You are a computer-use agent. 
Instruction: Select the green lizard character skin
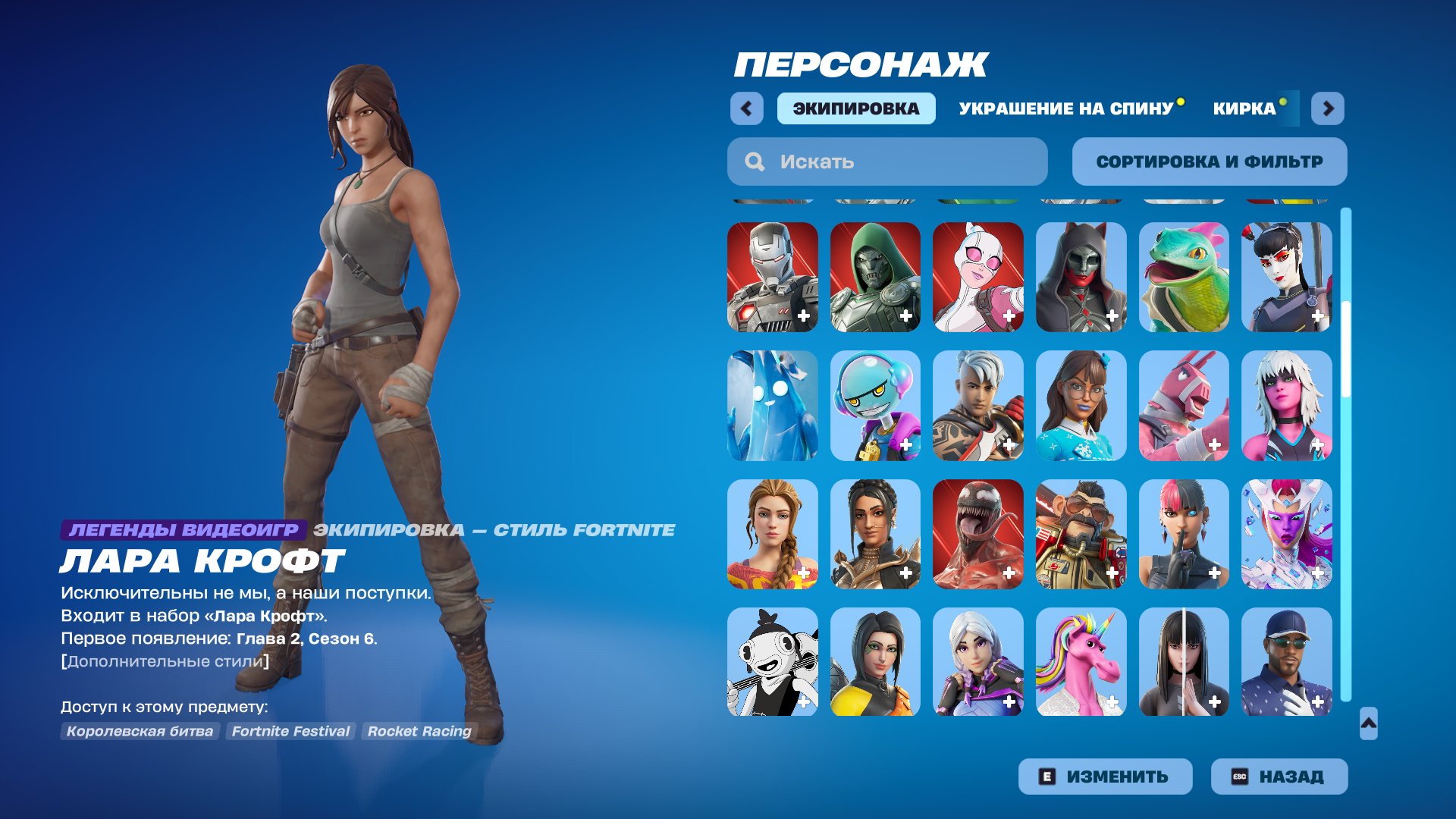tap(1183, 277)
